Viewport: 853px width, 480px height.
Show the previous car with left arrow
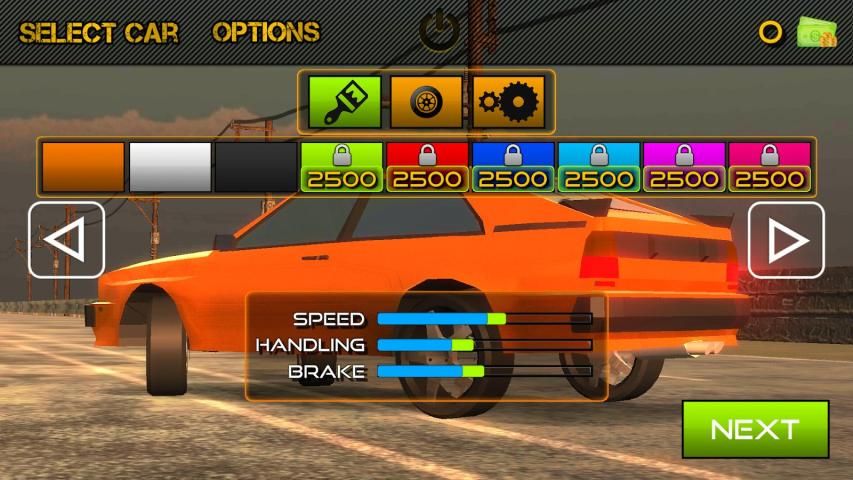pyautogui.click(x=66, y=240)
